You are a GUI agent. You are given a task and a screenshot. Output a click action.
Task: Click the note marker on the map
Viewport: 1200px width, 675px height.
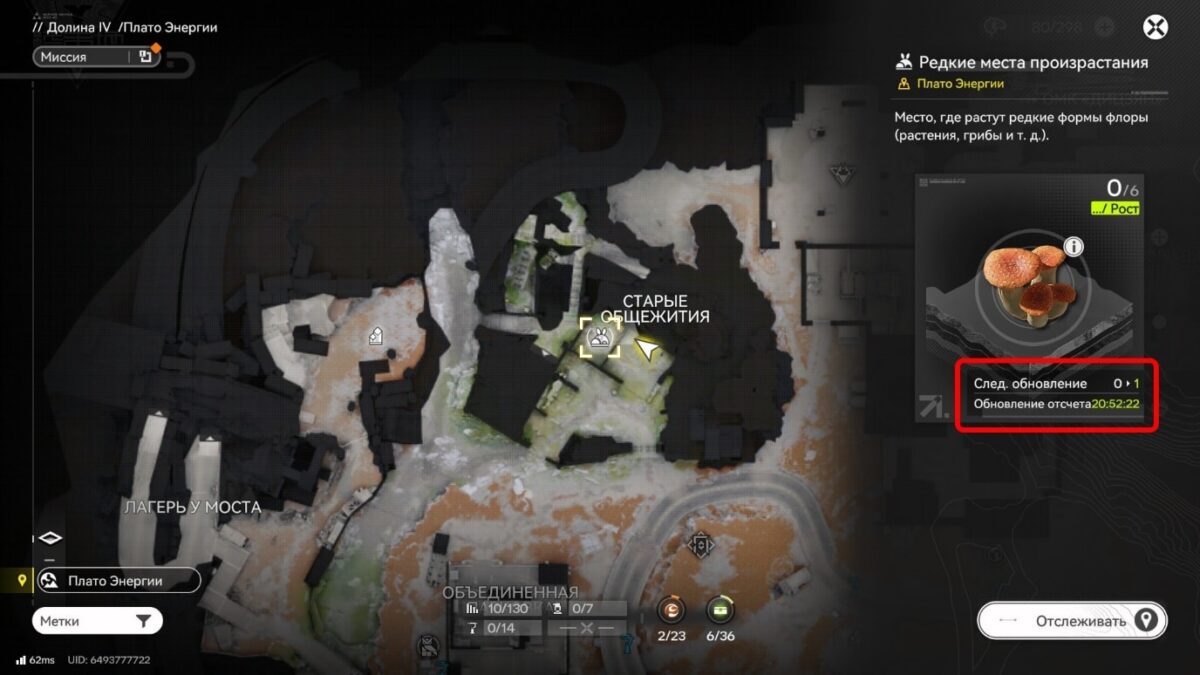click(x=377, y=336)
